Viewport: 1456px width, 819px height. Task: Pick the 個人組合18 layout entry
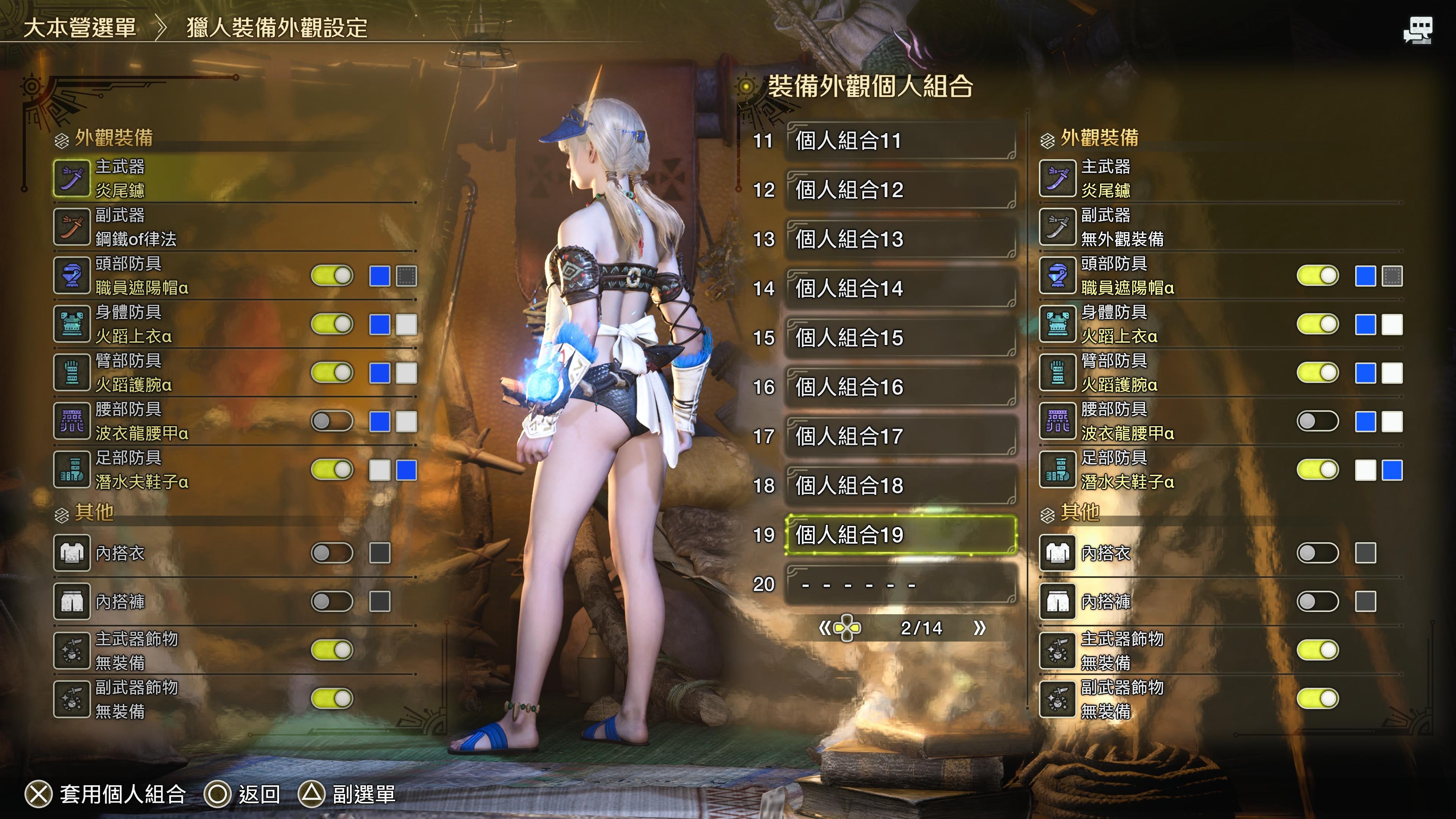[x=901, y=485]
